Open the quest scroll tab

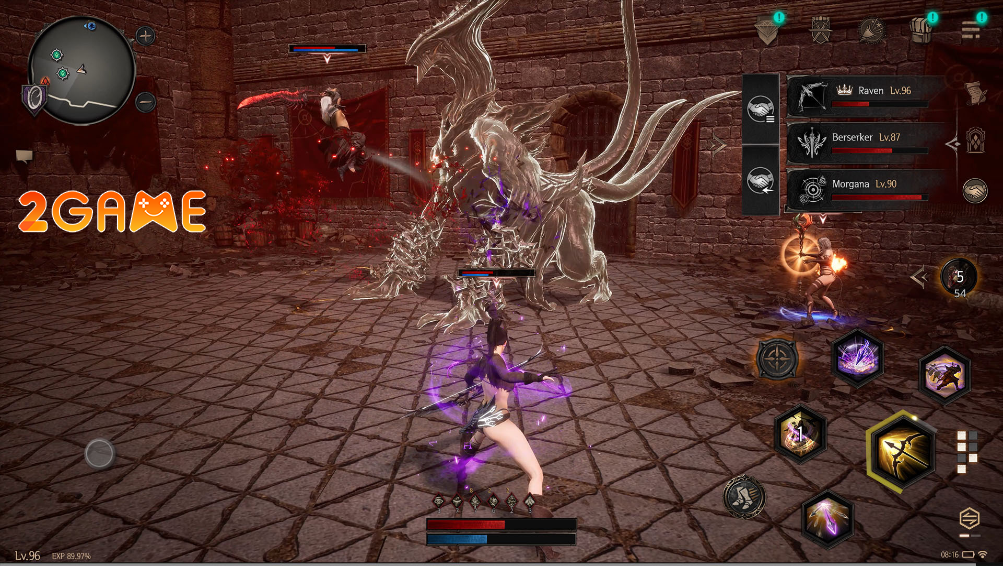tap(974, 93)
